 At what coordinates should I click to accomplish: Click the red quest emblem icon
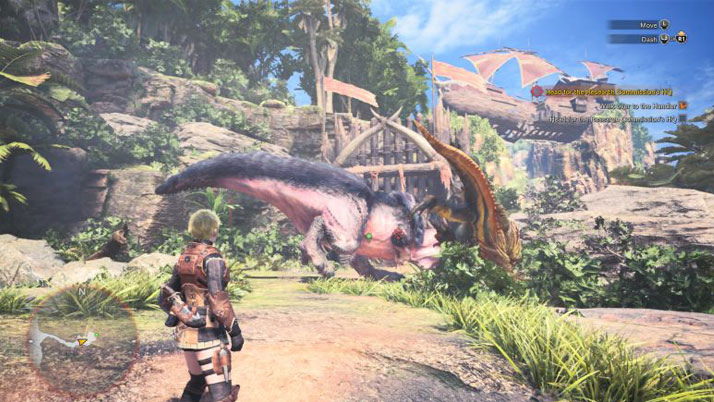(537, 90)
